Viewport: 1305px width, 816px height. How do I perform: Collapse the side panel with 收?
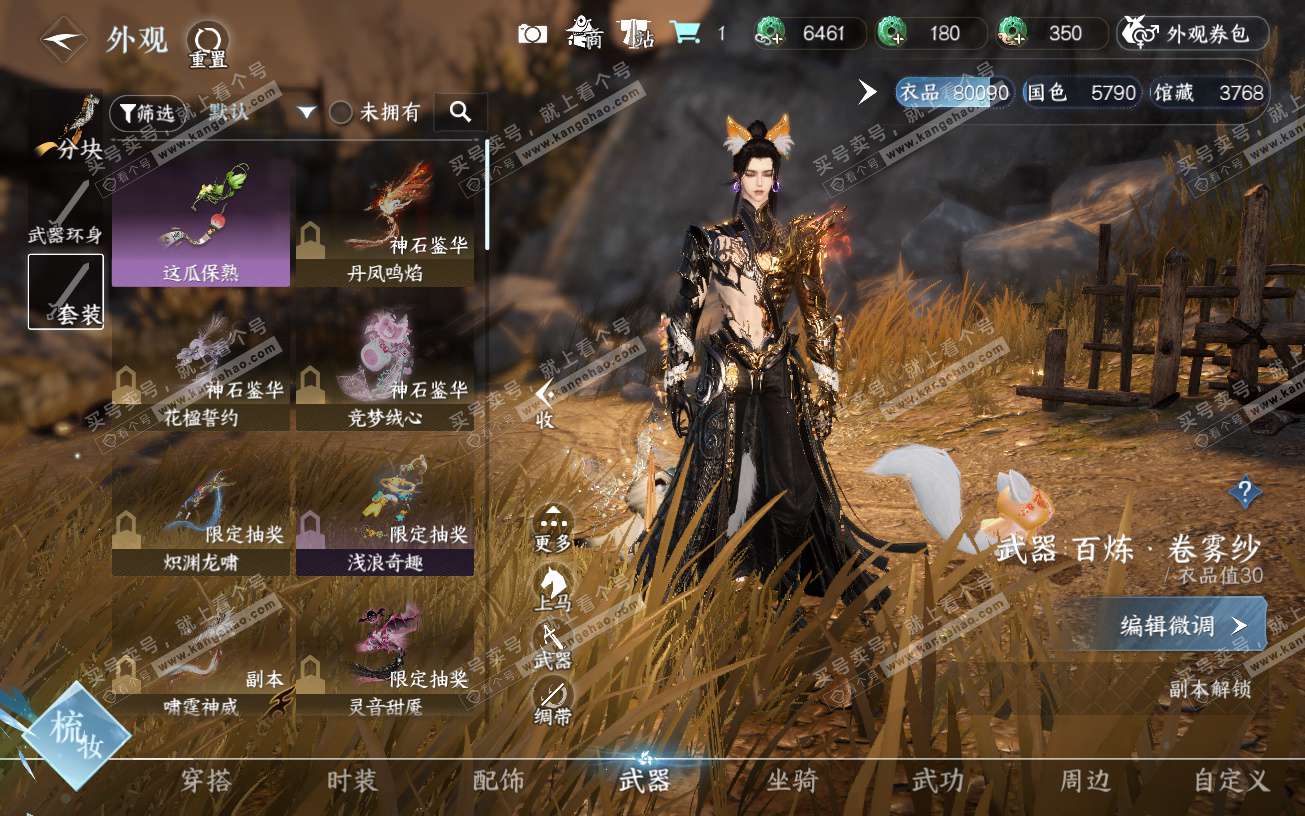(544, 405)
